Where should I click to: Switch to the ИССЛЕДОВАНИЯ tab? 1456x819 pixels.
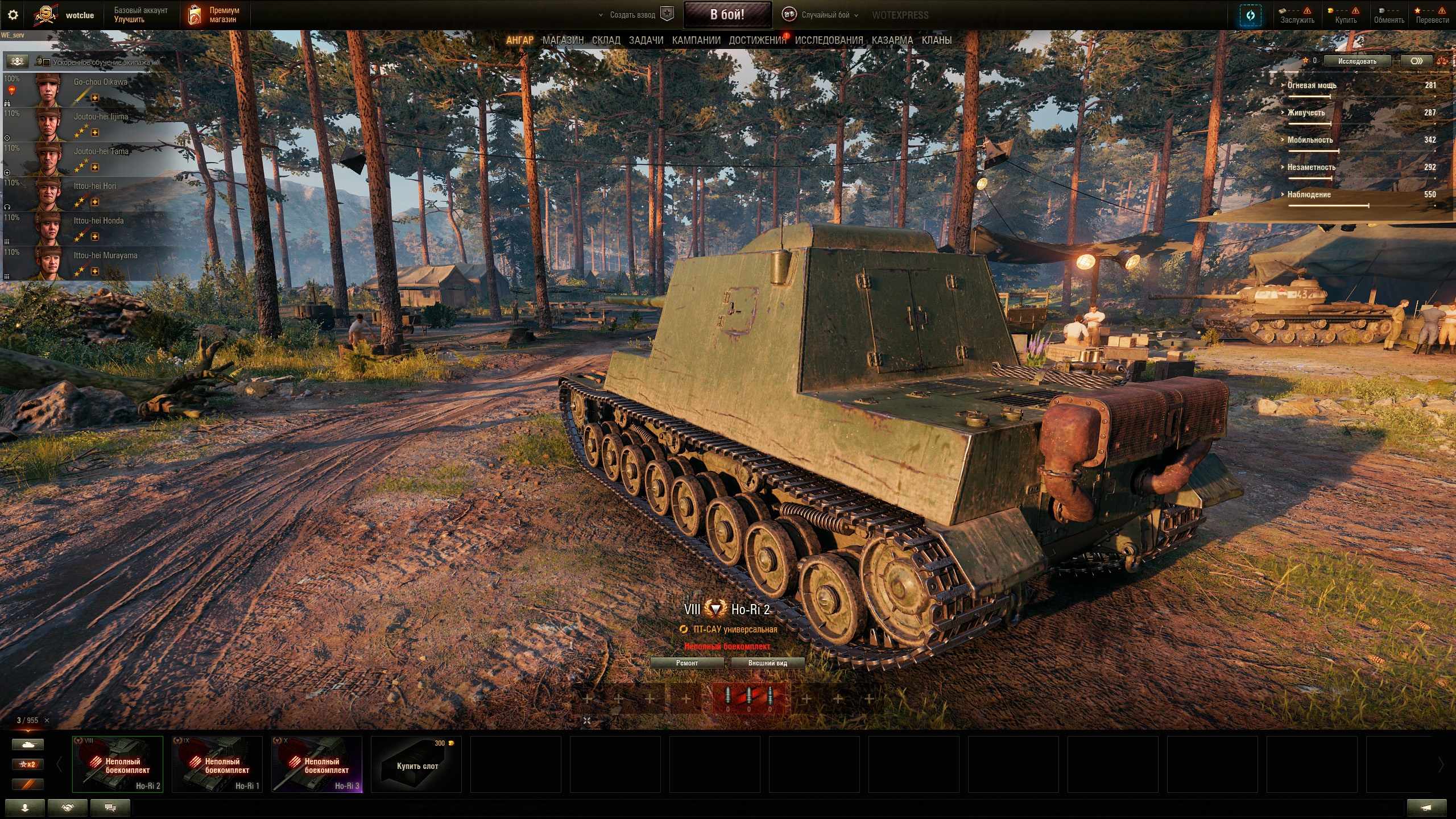click(x=829, y=40)
